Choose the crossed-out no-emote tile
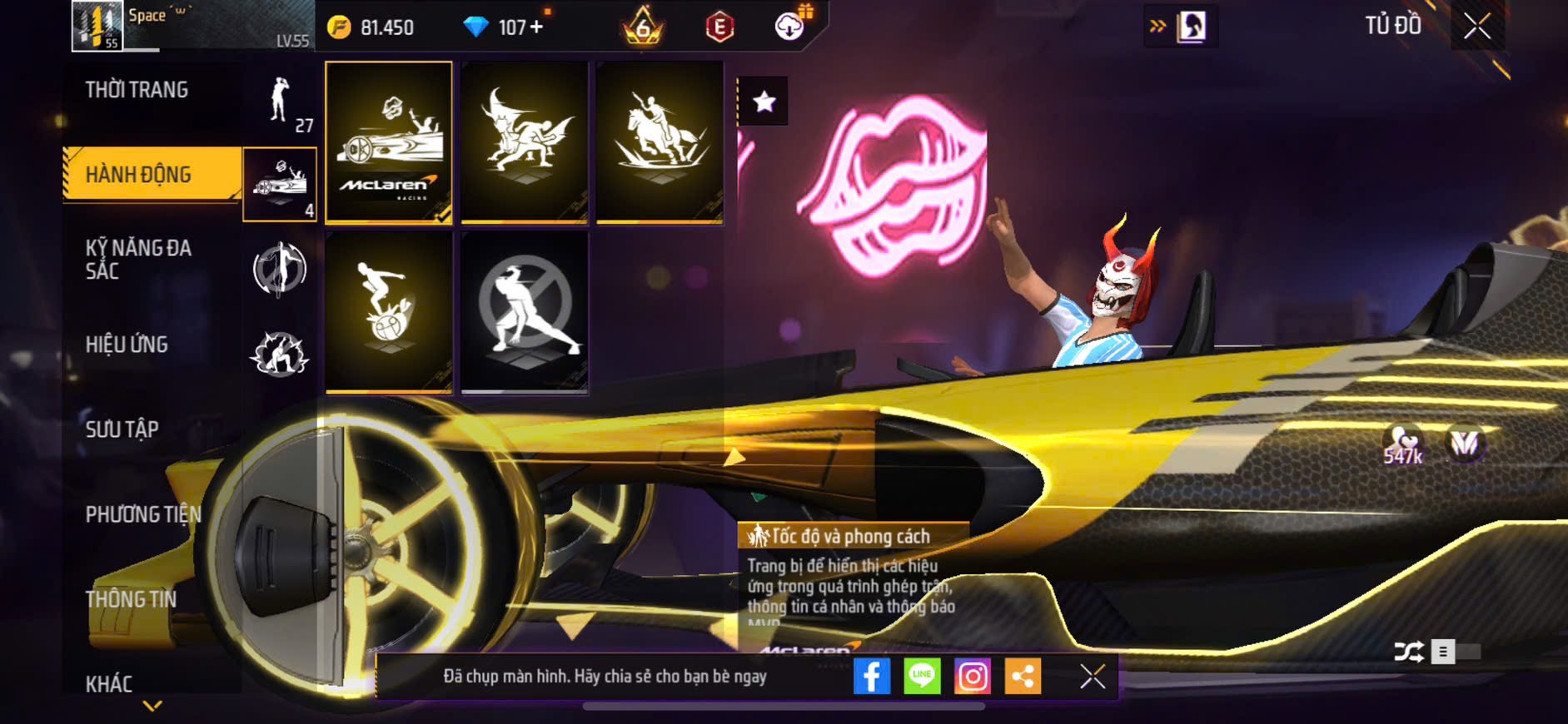Image resolution: width=1568 pixels, height=724 pixels. point(525,311)
